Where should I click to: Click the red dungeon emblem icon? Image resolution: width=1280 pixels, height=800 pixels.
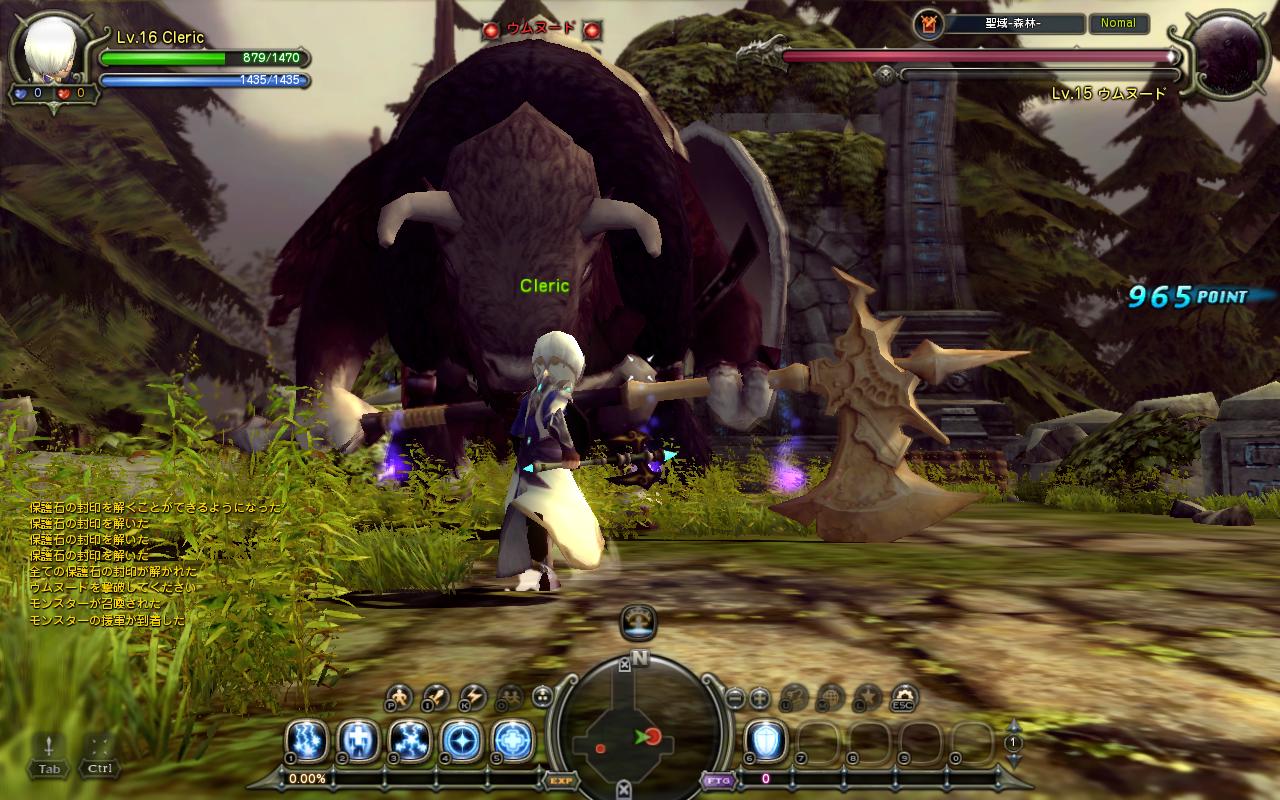click(x=927, y=23)
